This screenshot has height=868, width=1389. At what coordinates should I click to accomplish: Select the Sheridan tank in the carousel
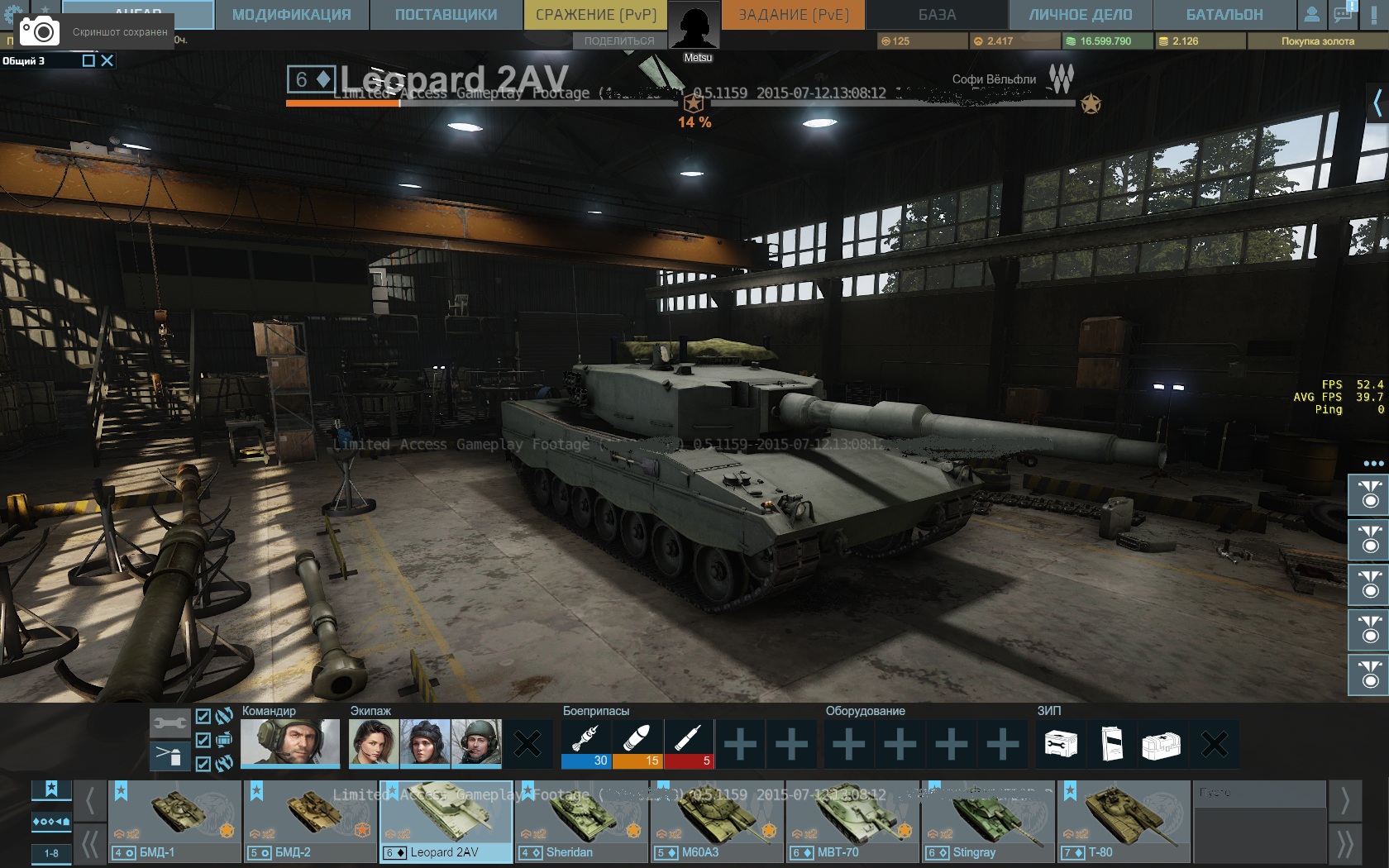coord(581,821)
